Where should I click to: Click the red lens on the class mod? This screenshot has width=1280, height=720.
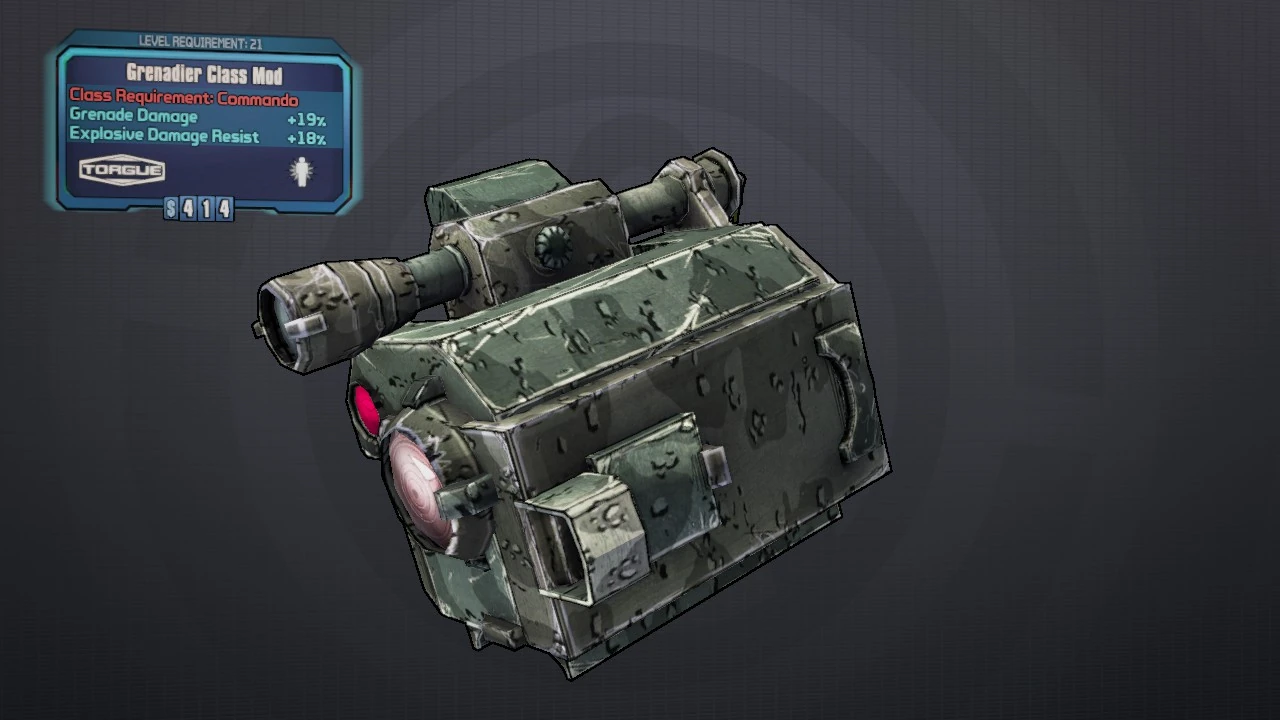click(x=368, y=410)
